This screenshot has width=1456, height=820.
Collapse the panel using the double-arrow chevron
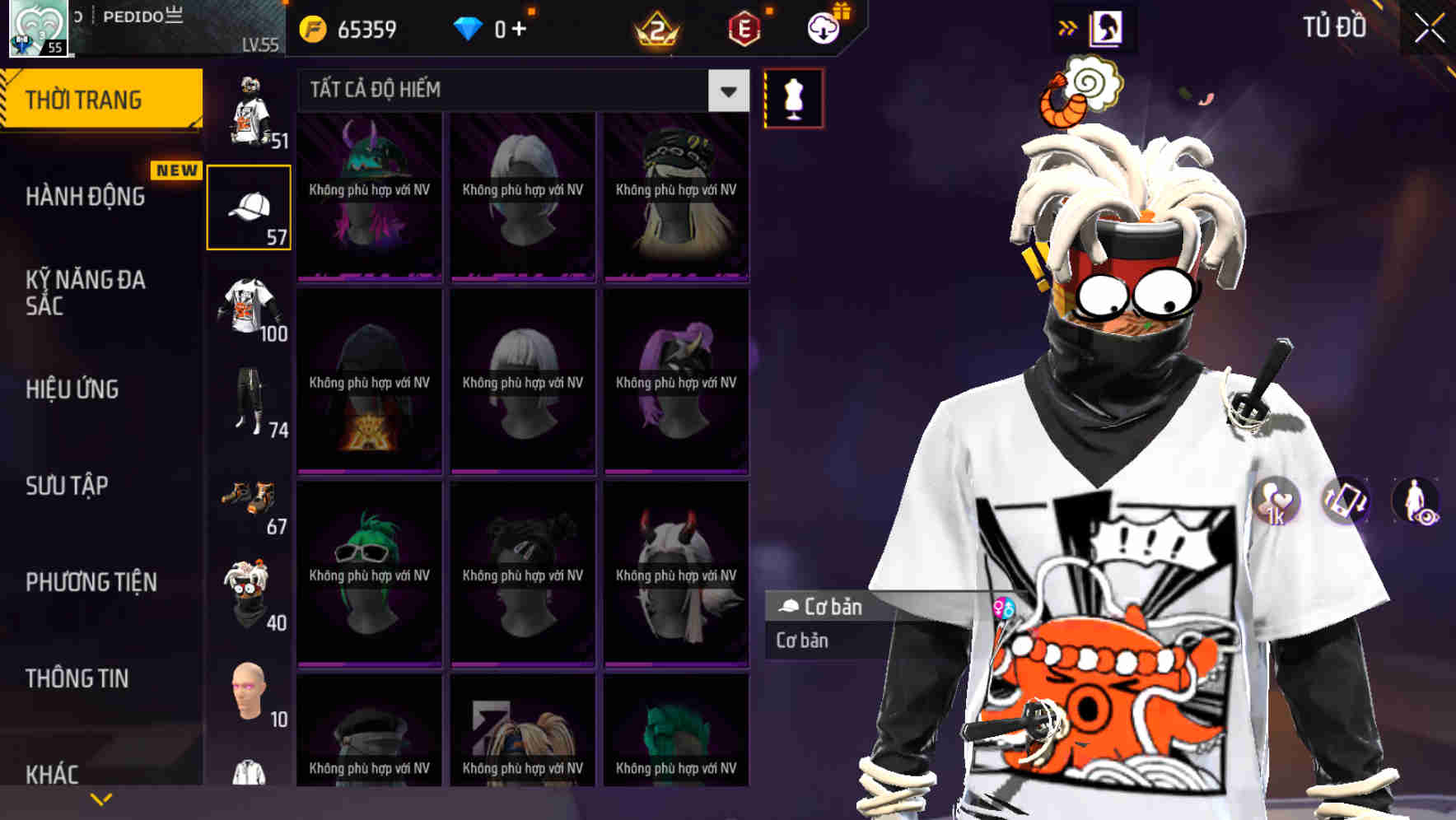[x=1068, y=26]
